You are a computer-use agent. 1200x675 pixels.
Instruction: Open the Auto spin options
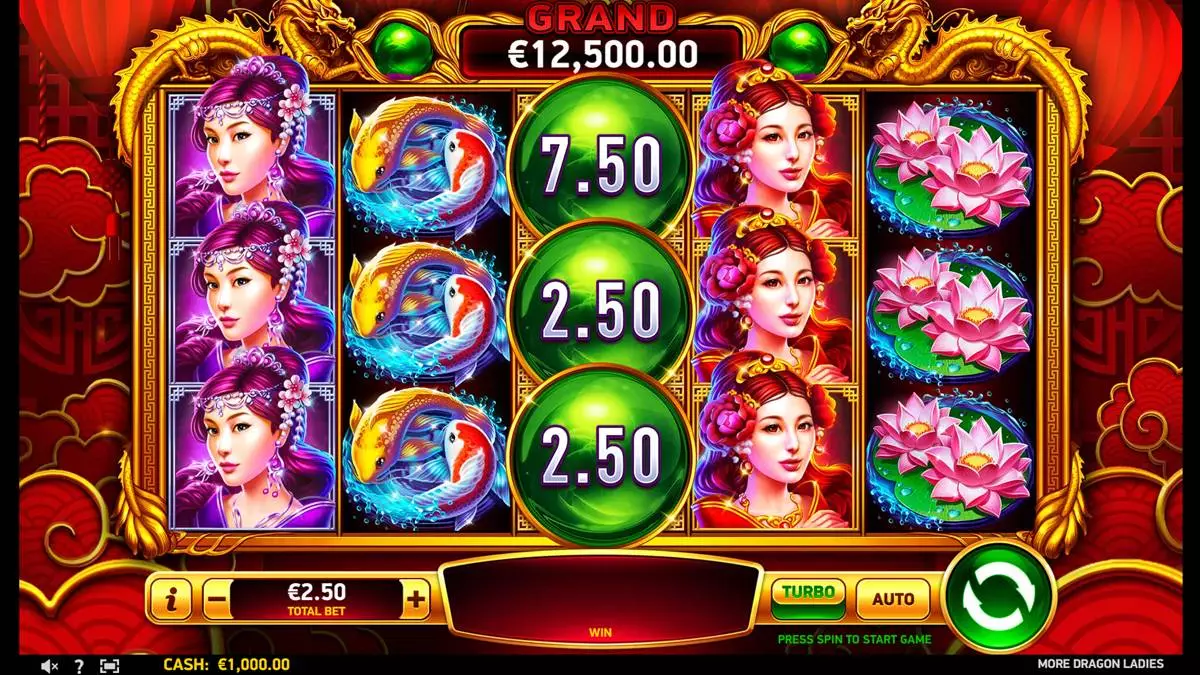[892, 600]
